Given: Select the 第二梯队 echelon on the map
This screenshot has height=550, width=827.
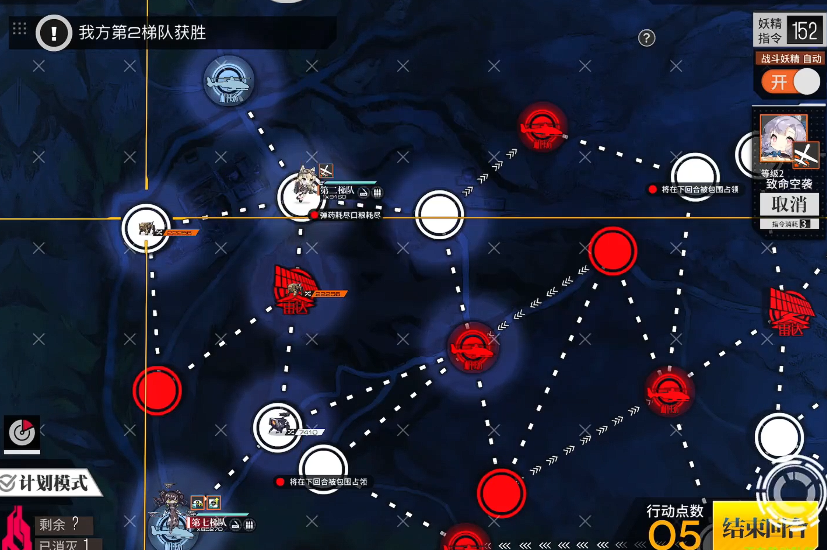Looking at the screenshot, I should pos(299,195).
